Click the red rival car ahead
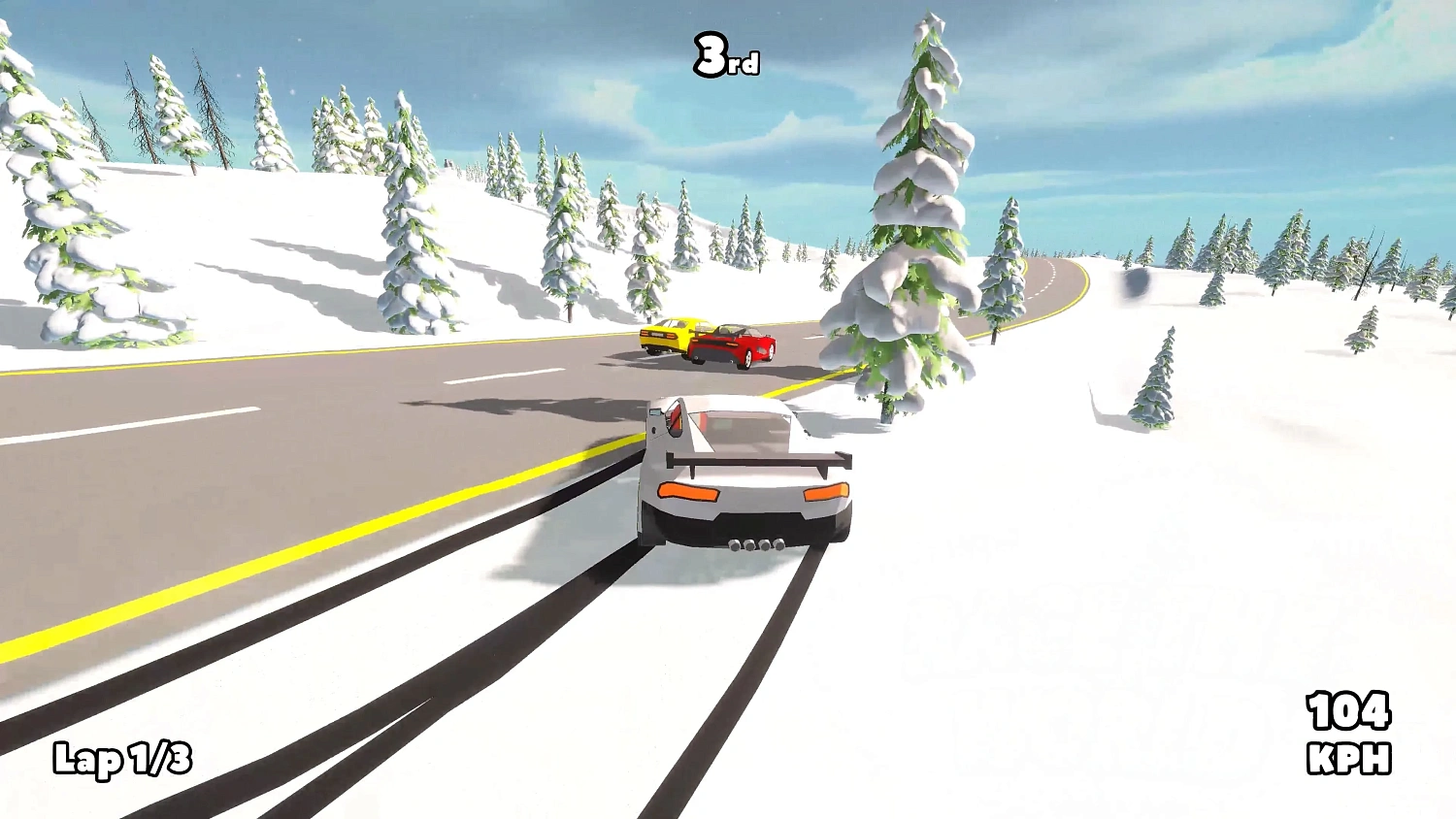The height and width of the screenshot is (819, 1456). [x=736, y=342]
